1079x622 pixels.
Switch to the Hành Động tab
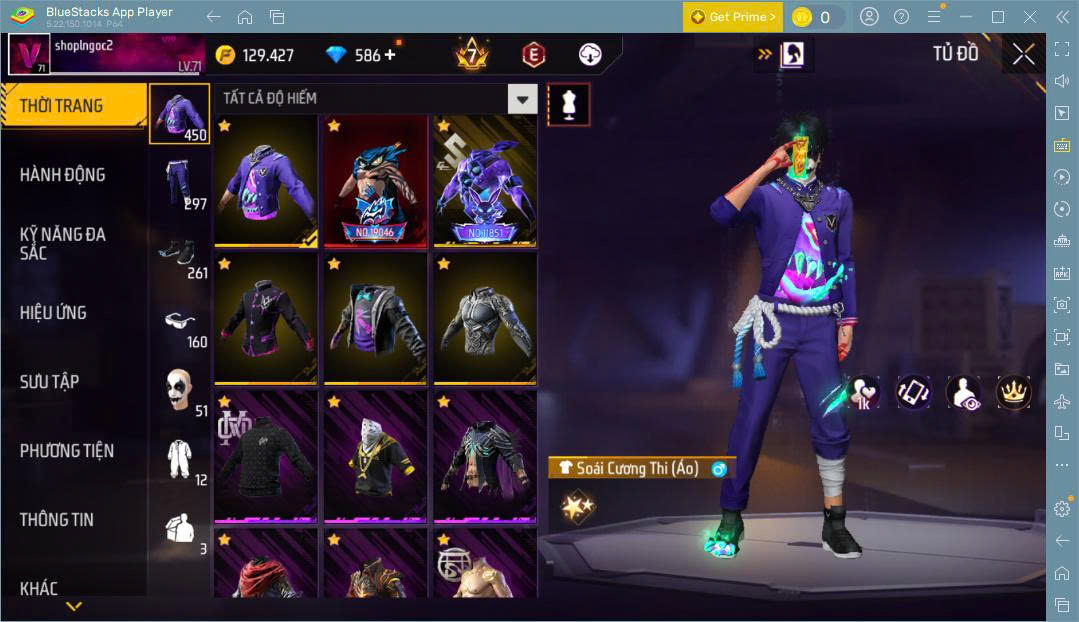click(x=62, y=175)
